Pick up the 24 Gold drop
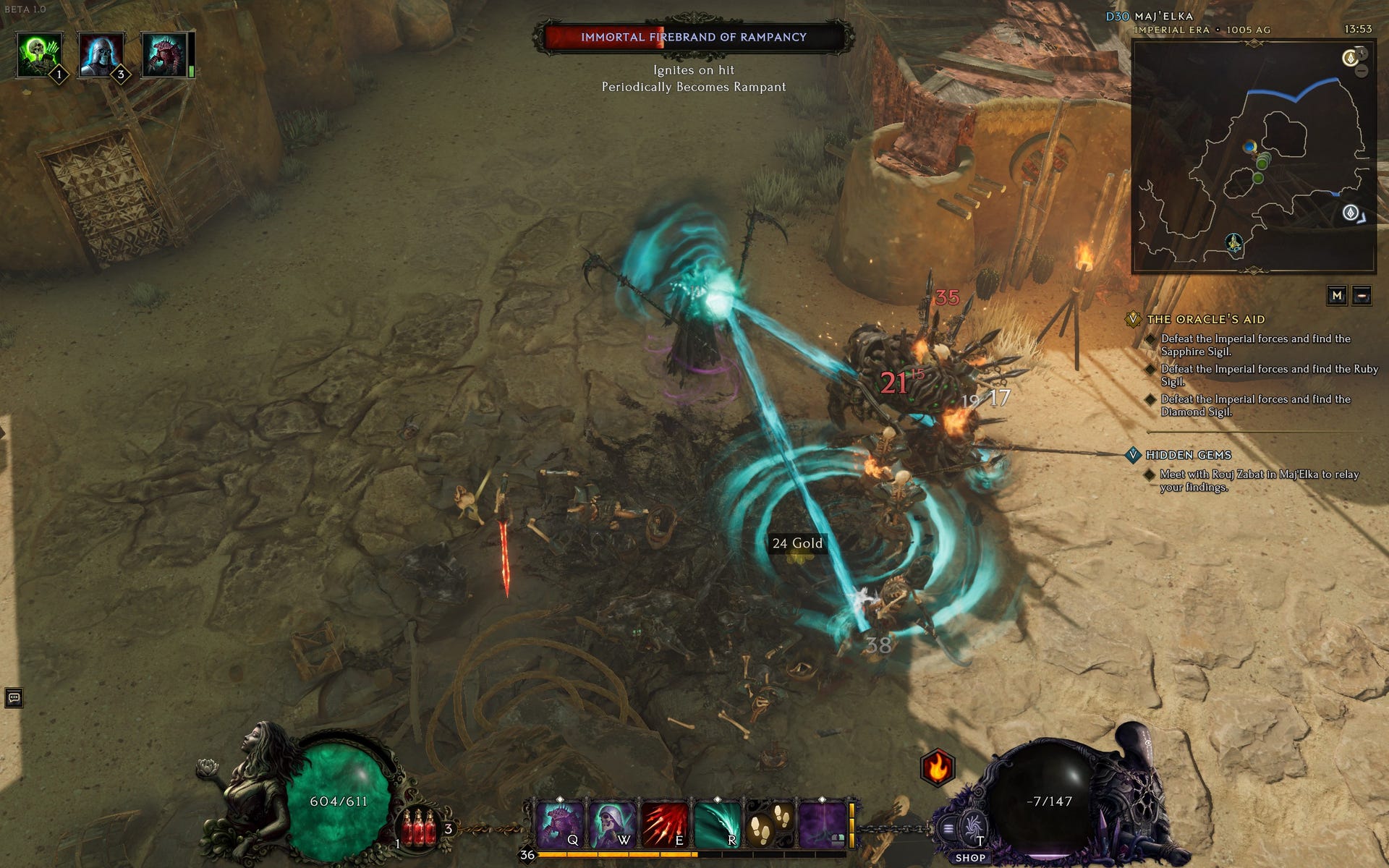The image size is (1389, 868). click(799, 542)
